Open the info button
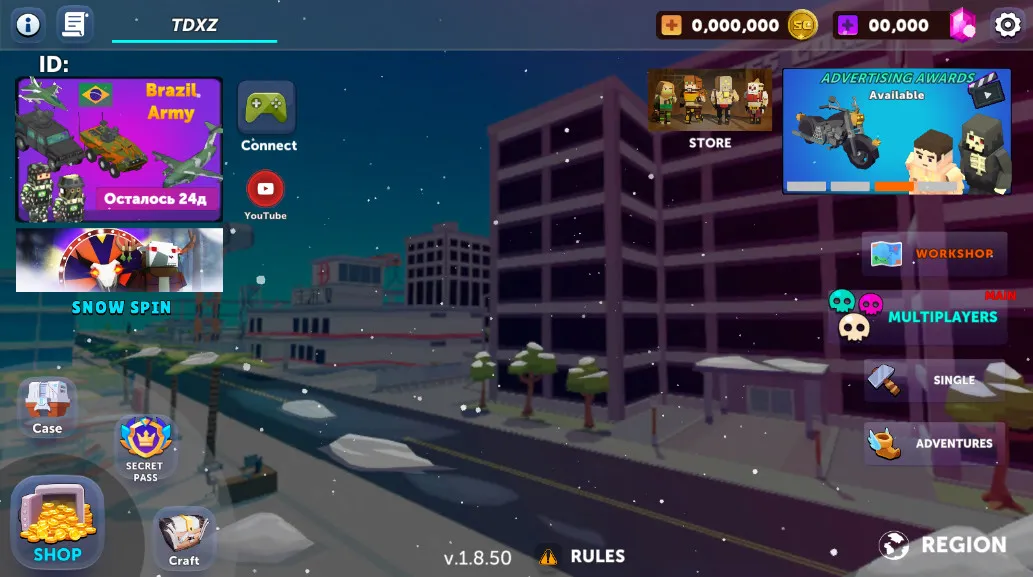Image resolution: width=1033 pixels, height=577 pixels. [x=28, y=24]
